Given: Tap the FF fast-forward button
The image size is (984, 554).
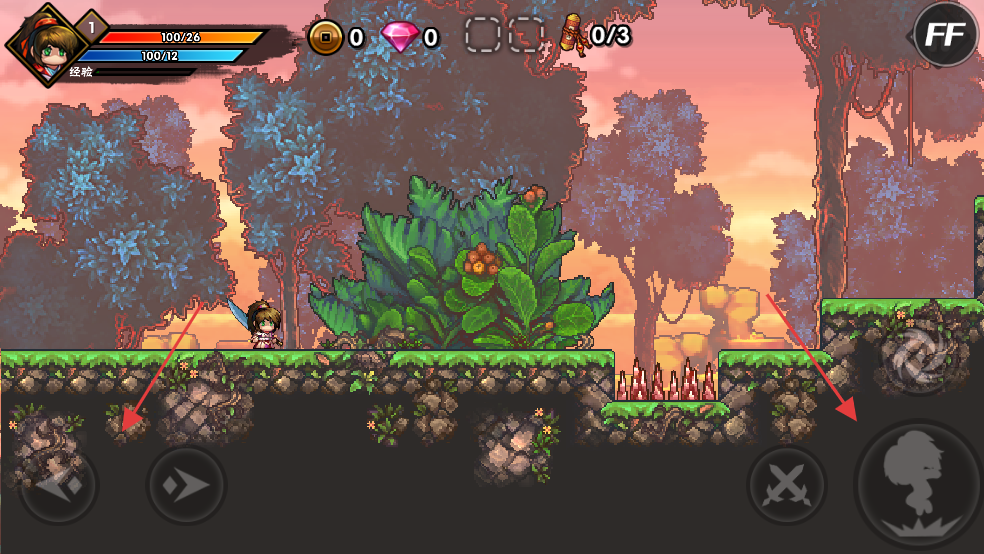Looking at the screenshot, I should pos(945,35).
